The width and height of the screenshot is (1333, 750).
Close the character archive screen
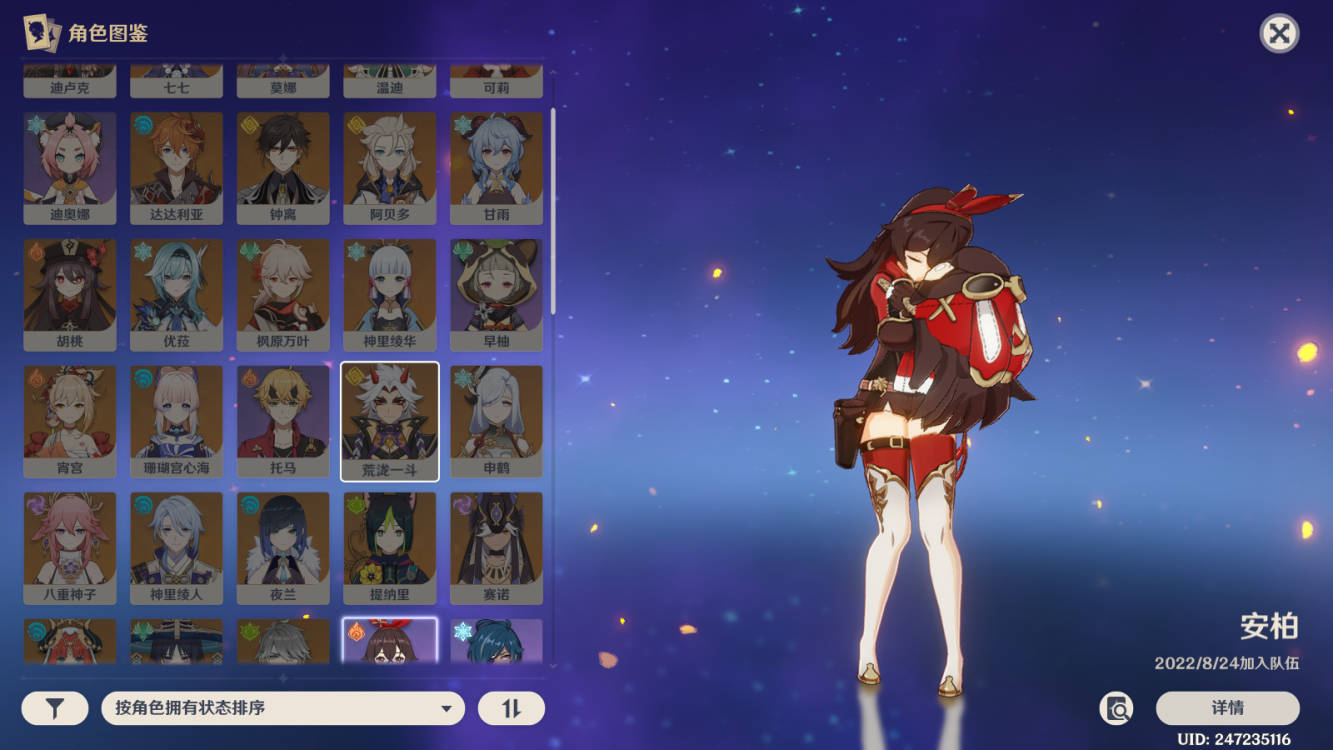pos(1278,34)
